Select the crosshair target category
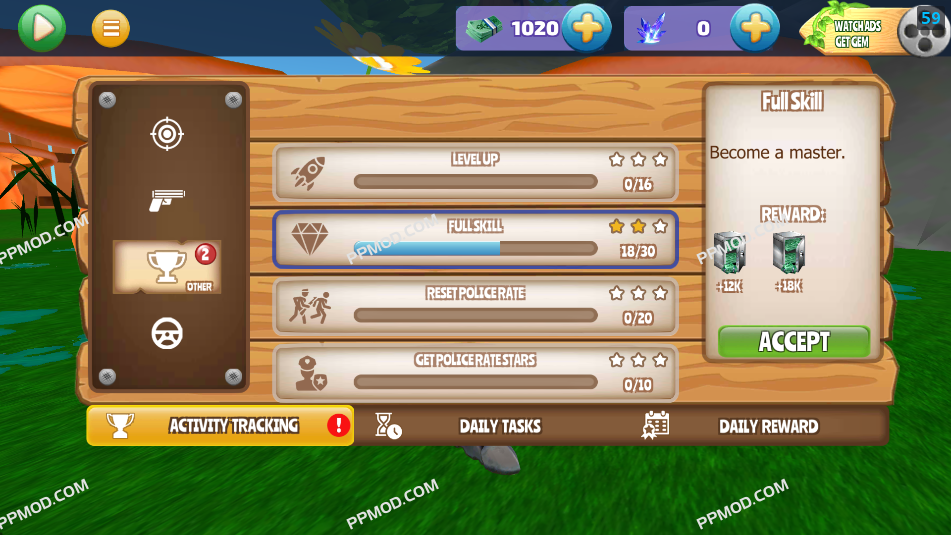951x535 pixels. coord(167,134)
